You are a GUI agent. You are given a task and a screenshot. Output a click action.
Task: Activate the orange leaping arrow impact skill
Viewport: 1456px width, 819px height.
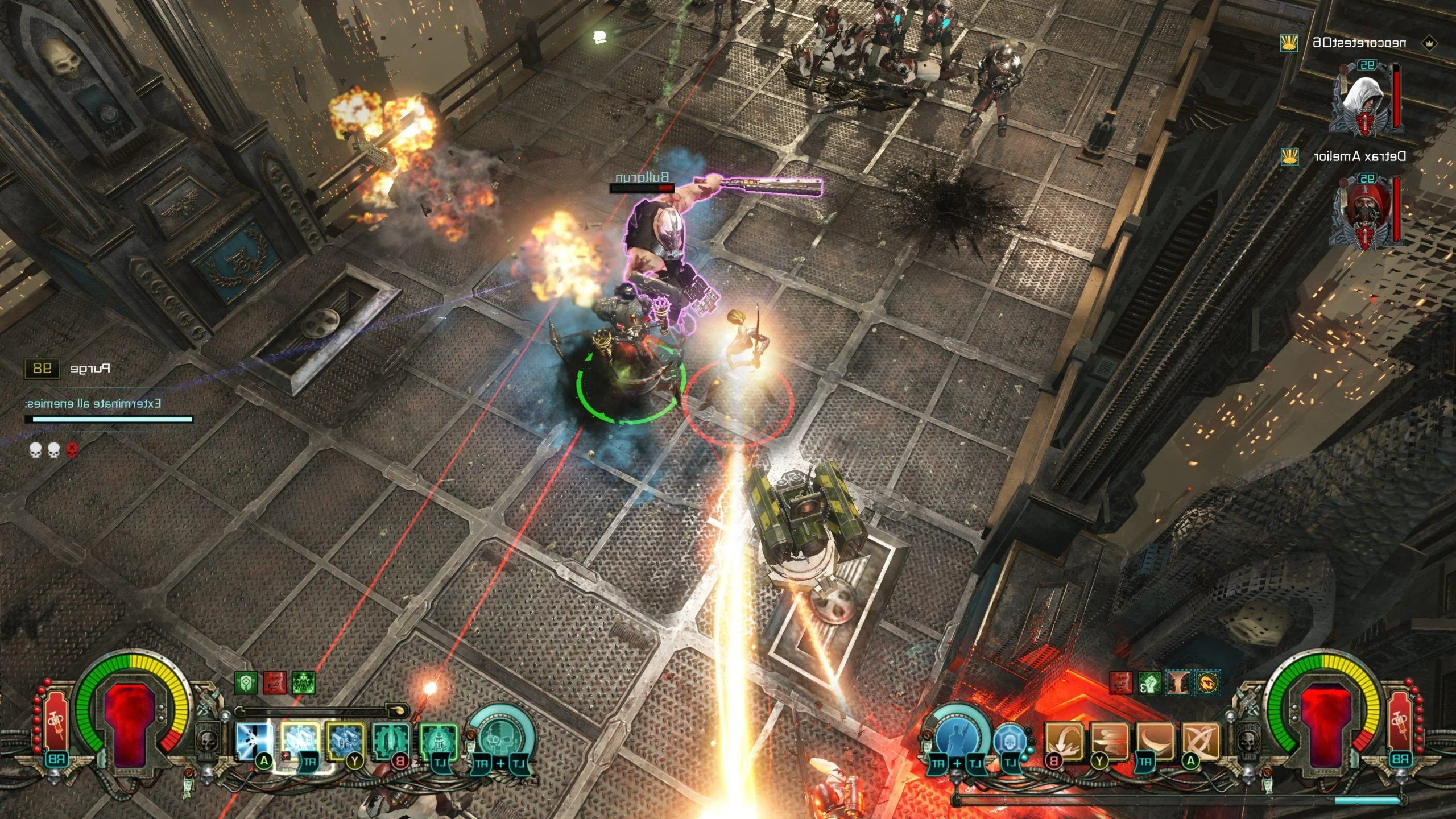pos(1064,741)
